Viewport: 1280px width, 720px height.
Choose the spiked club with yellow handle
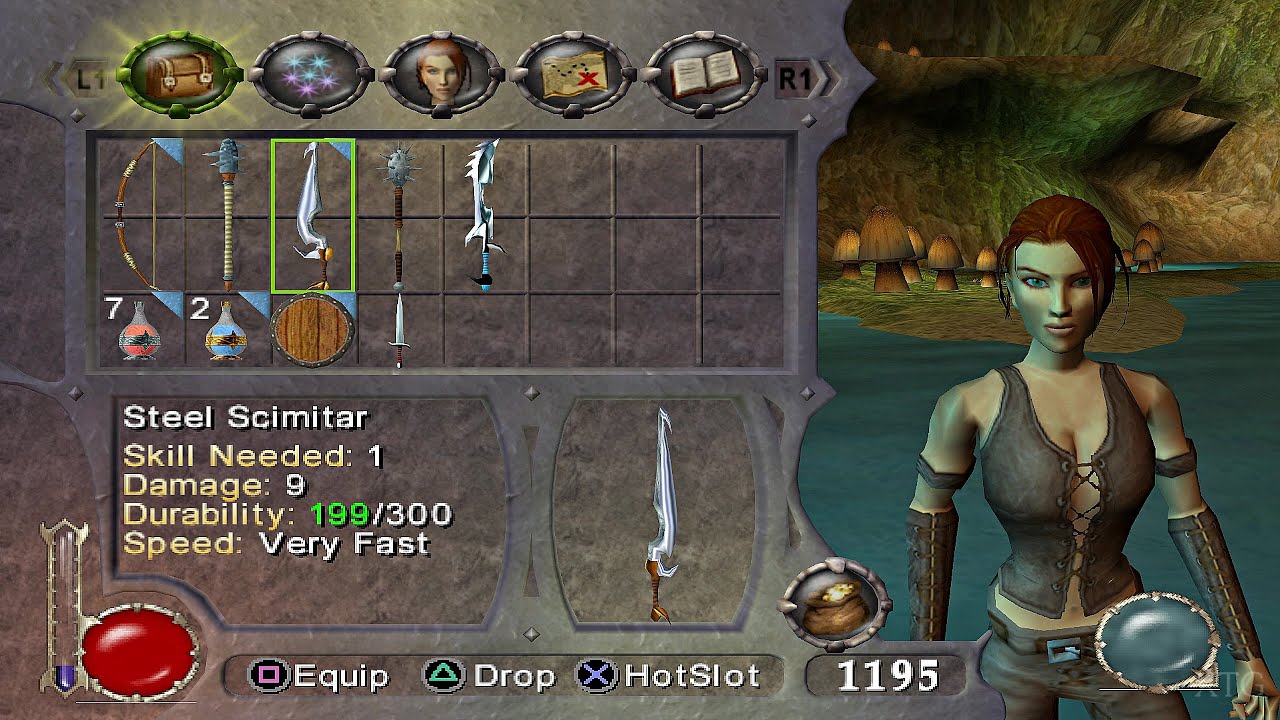pyautogui.click(x=228, y=215)
